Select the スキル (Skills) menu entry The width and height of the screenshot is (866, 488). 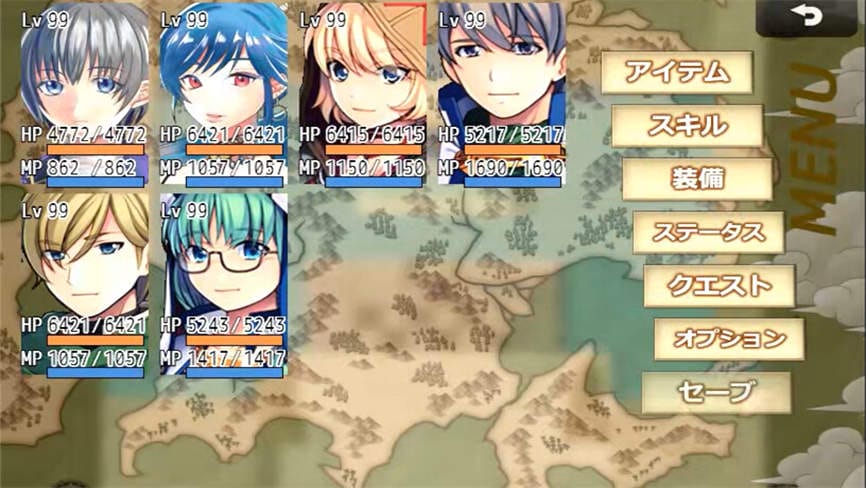tap(686, 126)
